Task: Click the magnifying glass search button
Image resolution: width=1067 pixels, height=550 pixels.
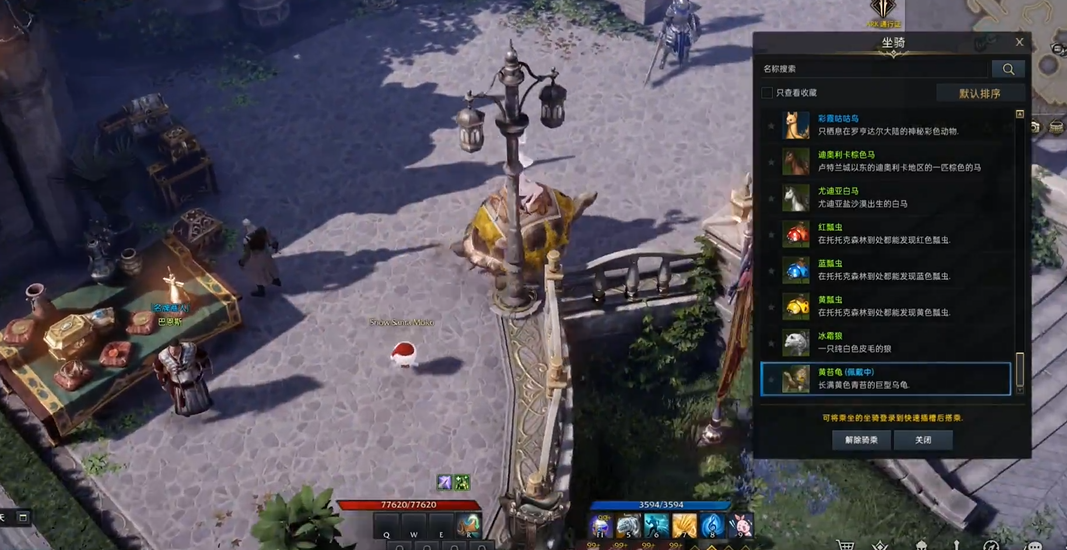Action: (x=1008, y=69)
